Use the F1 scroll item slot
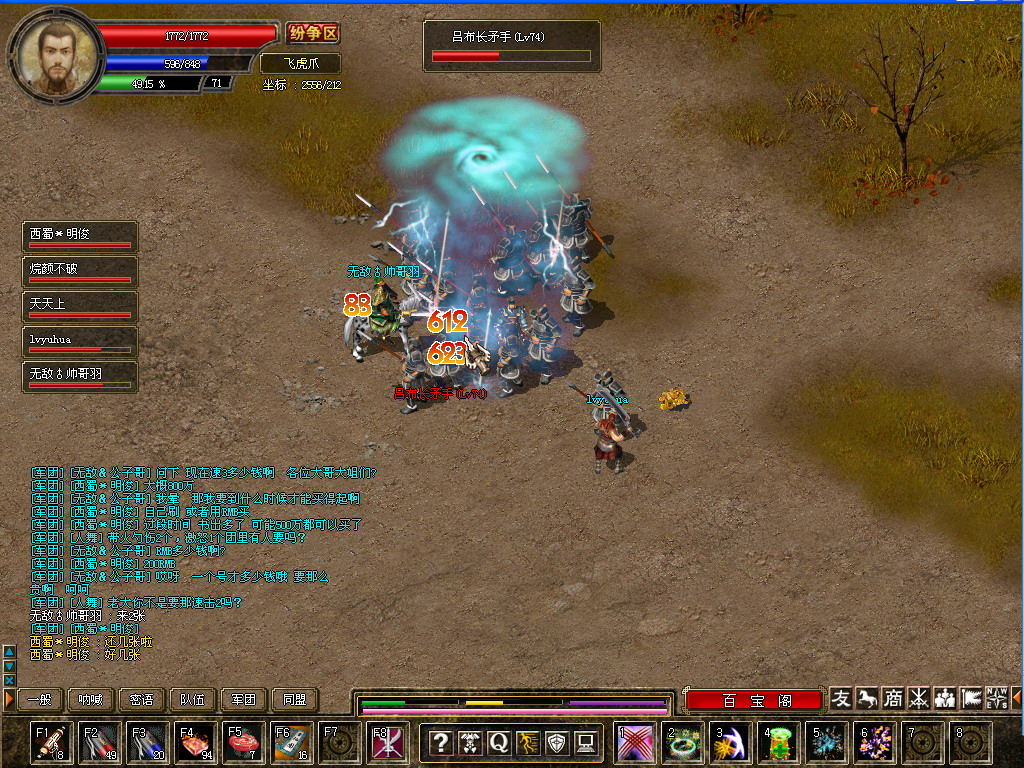Screen dimensions: 1024x768 [52, 743]
